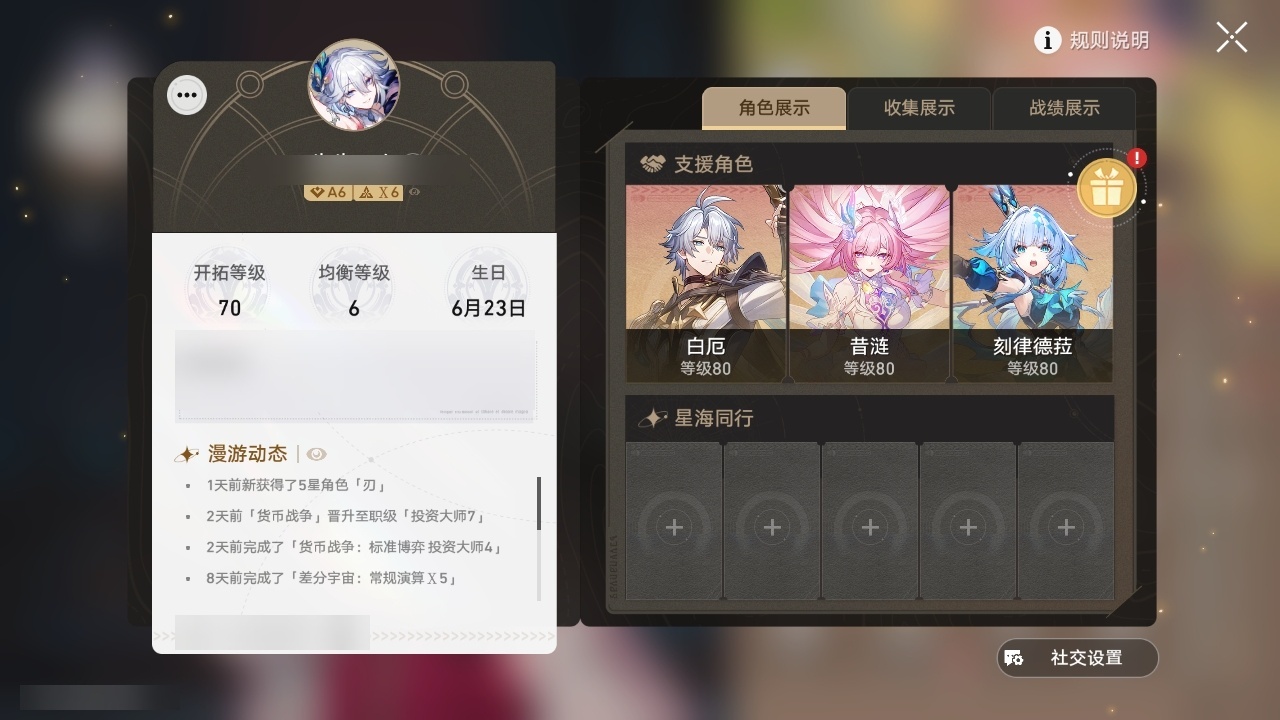Toggle visibility of 漫游动态 with eye icon
Screen dimensions: 1280x720
pos(318,453)
